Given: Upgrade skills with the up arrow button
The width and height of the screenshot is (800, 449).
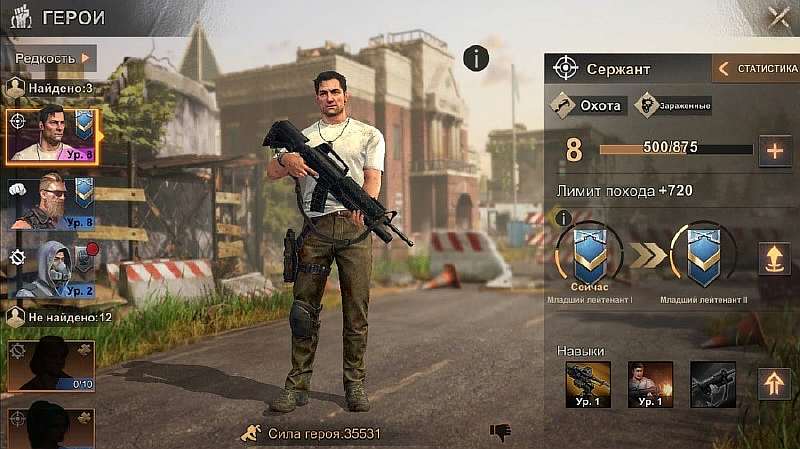Looking at the screenshot, I should [773, 384].
